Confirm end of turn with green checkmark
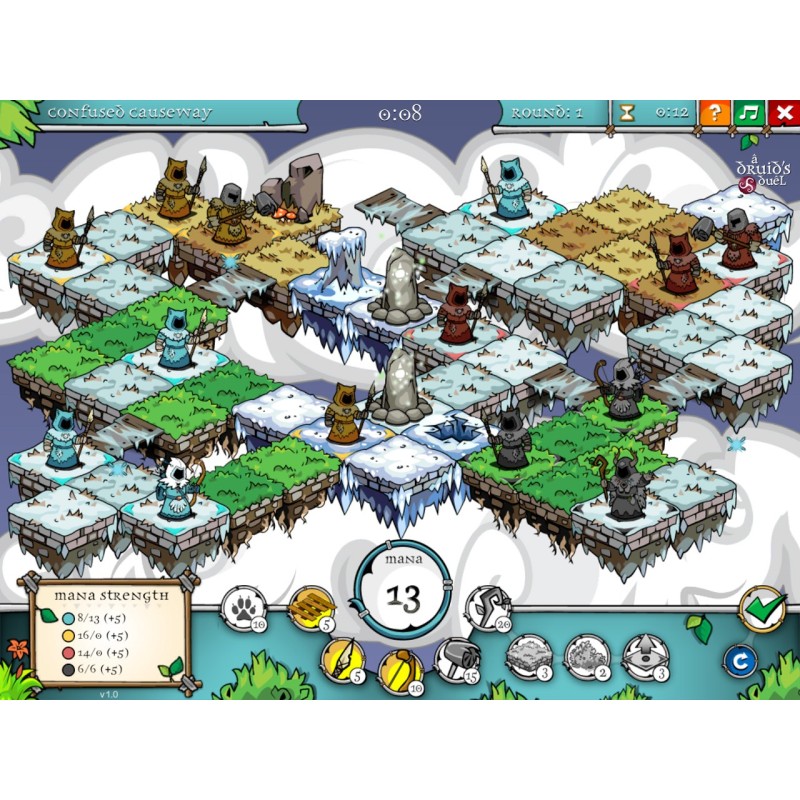 [x=762, y=609]
